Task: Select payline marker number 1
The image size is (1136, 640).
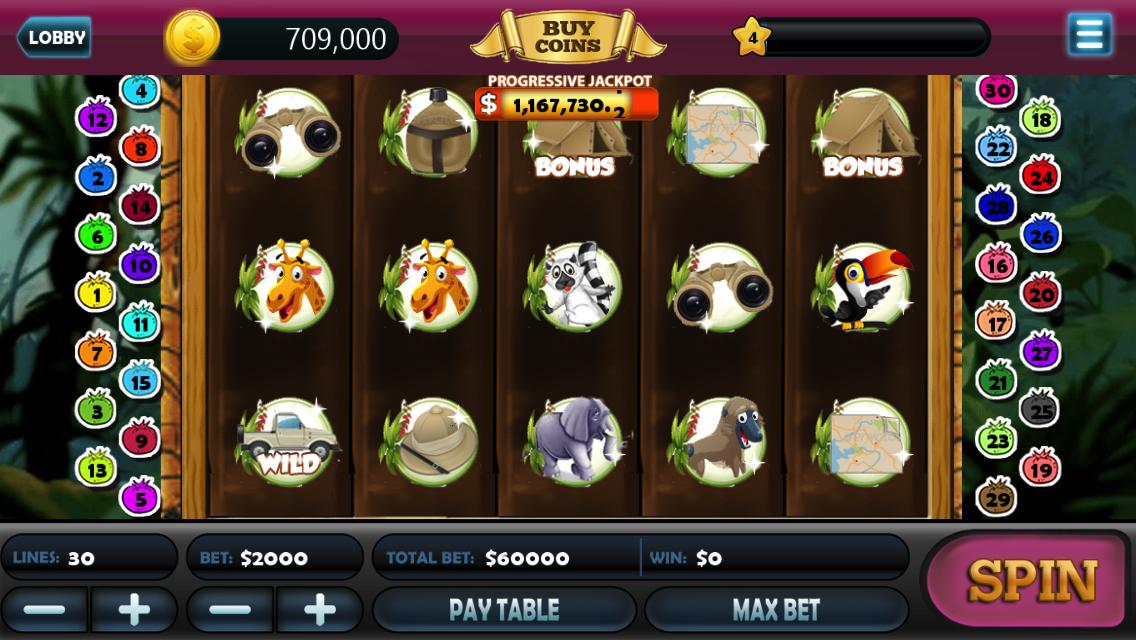Action: [x=97, y=295]
